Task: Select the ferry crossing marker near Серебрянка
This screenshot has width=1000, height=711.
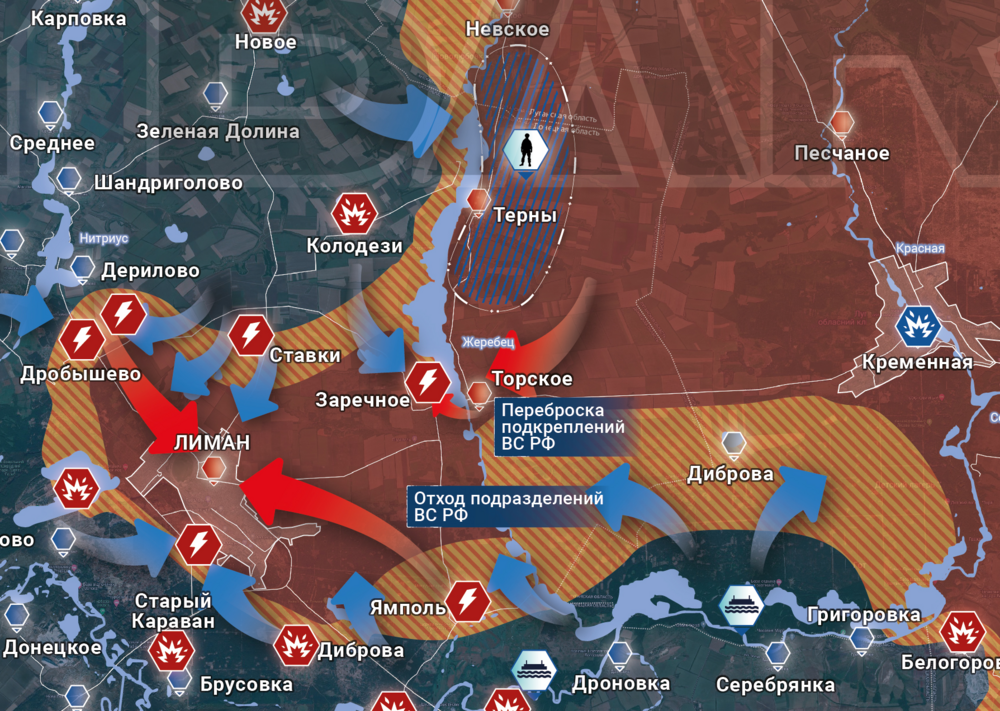Action: pyautogui.click(x=743, y=605)
